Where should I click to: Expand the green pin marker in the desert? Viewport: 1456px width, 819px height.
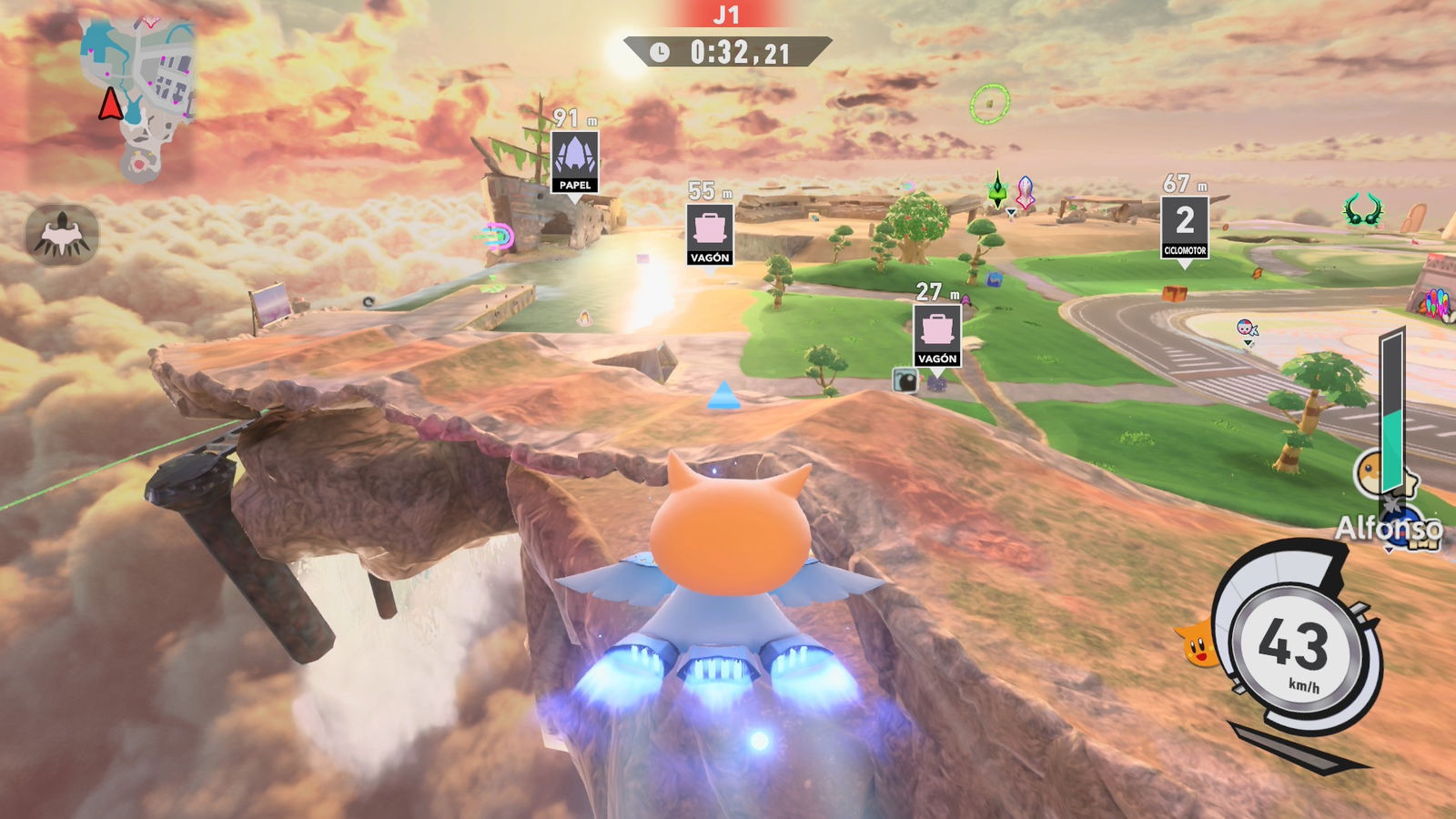(998, 187)
